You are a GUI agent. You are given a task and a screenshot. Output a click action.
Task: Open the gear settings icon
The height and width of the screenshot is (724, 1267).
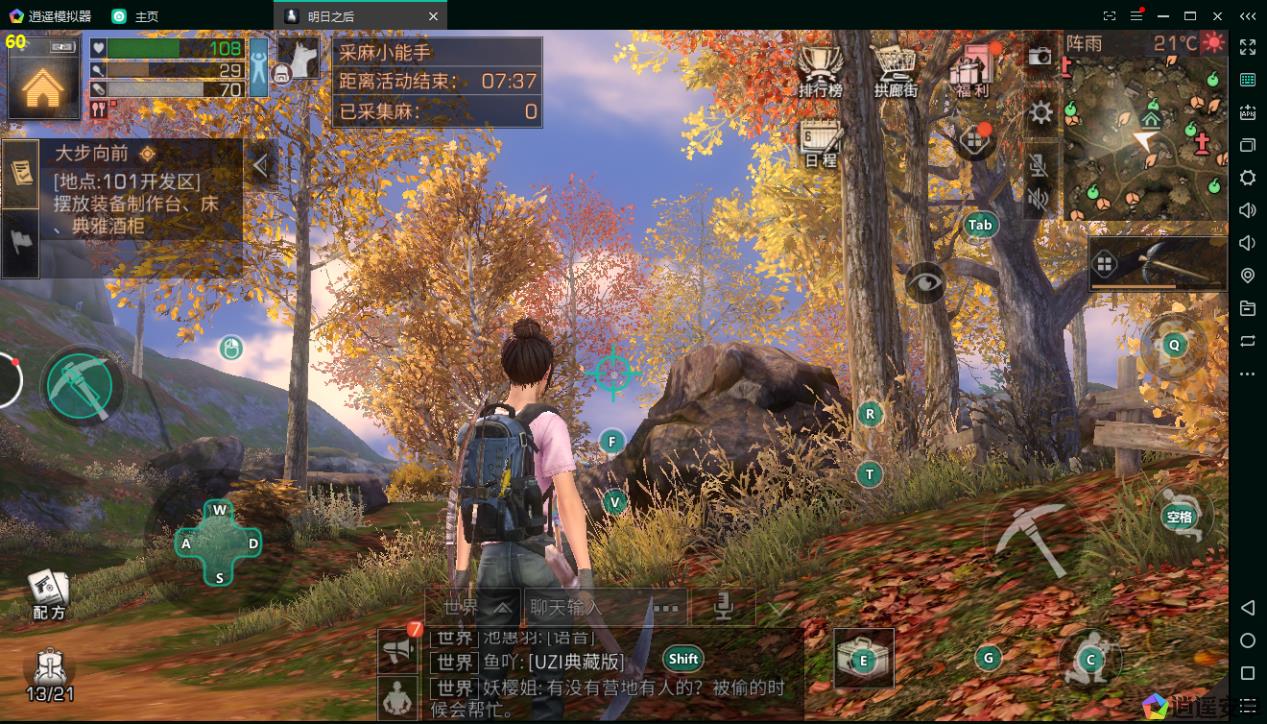[x=1040, y=112]
